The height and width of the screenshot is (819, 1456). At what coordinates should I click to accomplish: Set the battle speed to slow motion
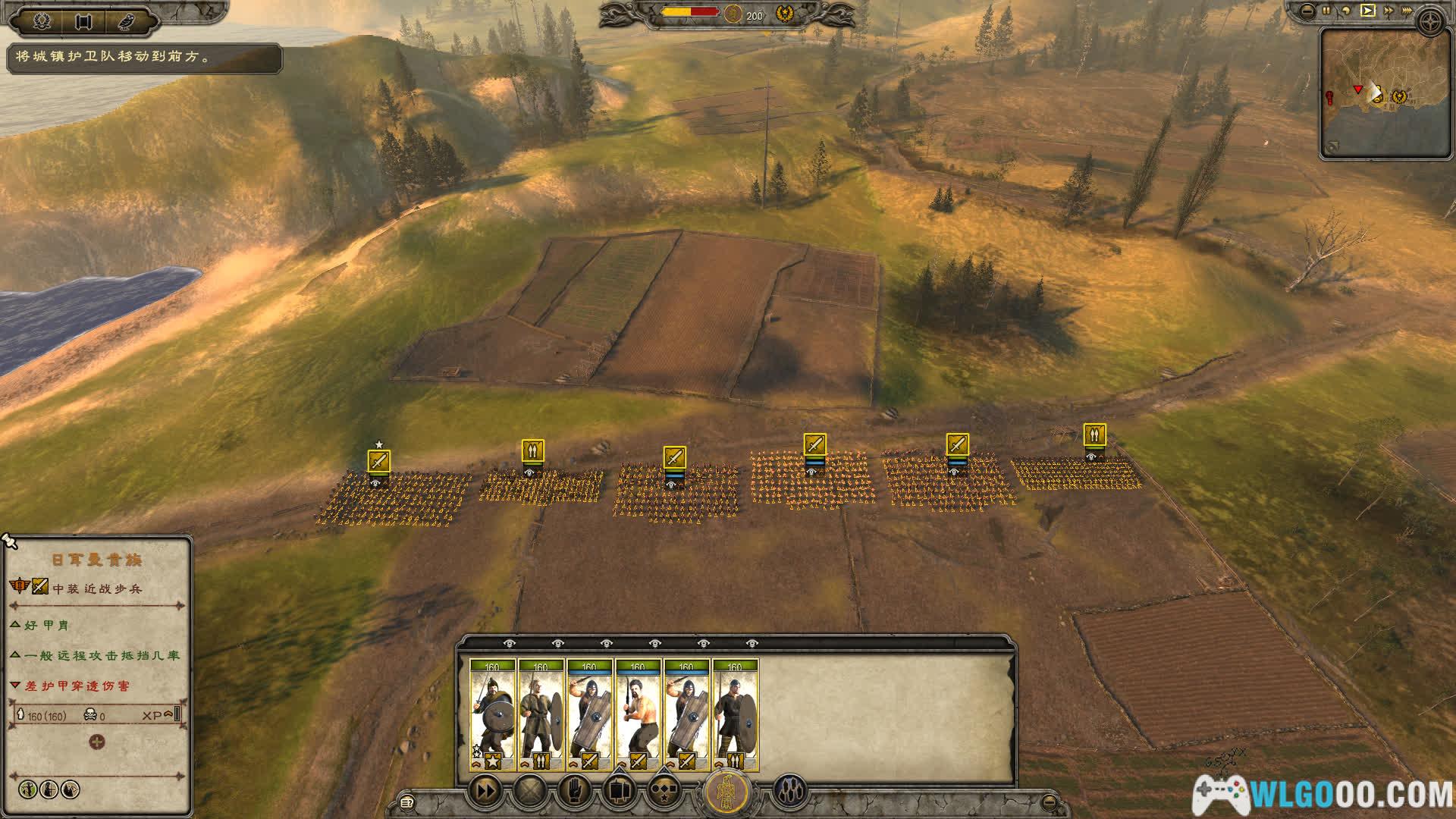click(1347, 11)
